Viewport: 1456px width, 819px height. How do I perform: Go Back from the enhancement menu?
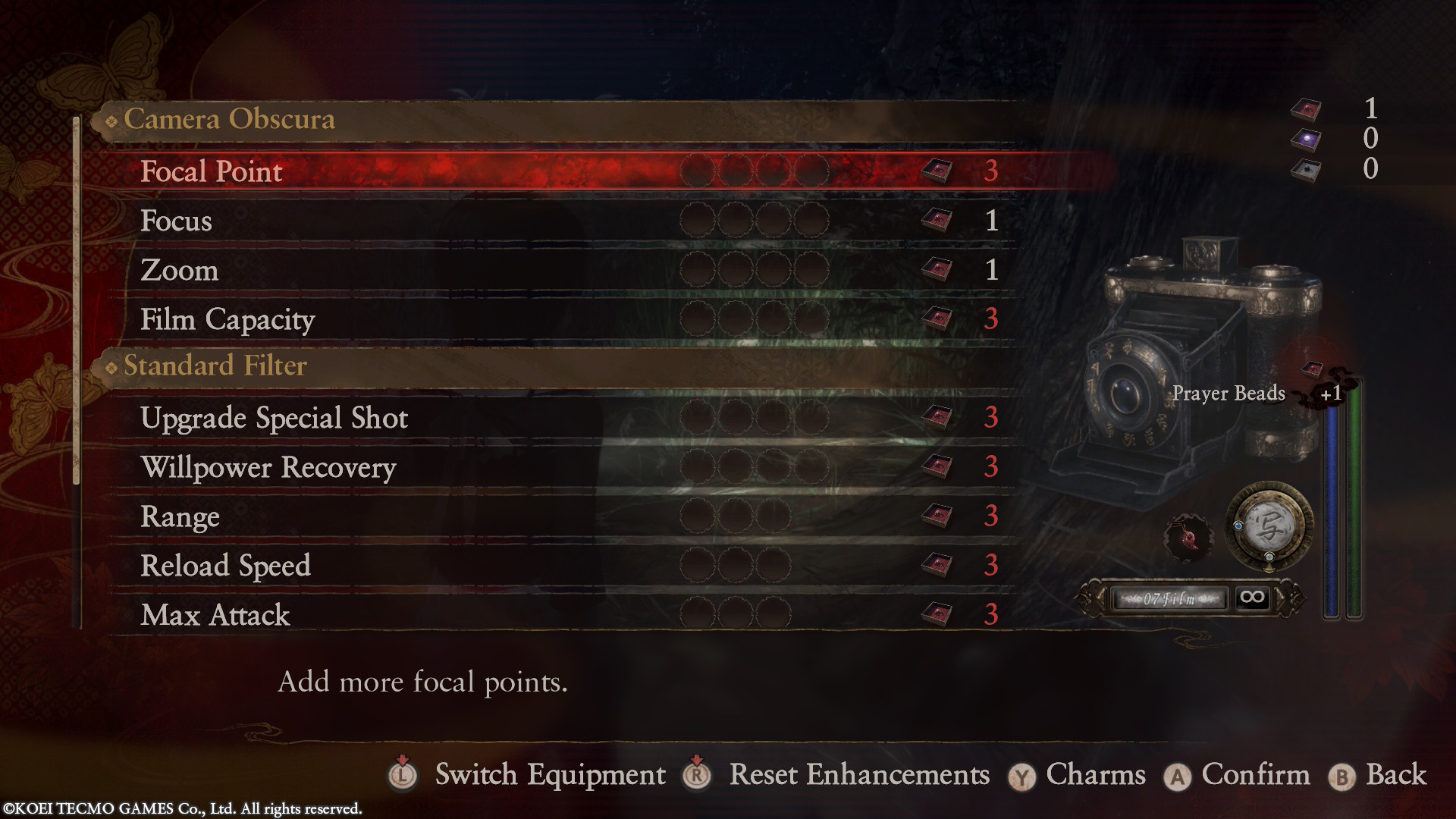click(x=1395, y=775)
